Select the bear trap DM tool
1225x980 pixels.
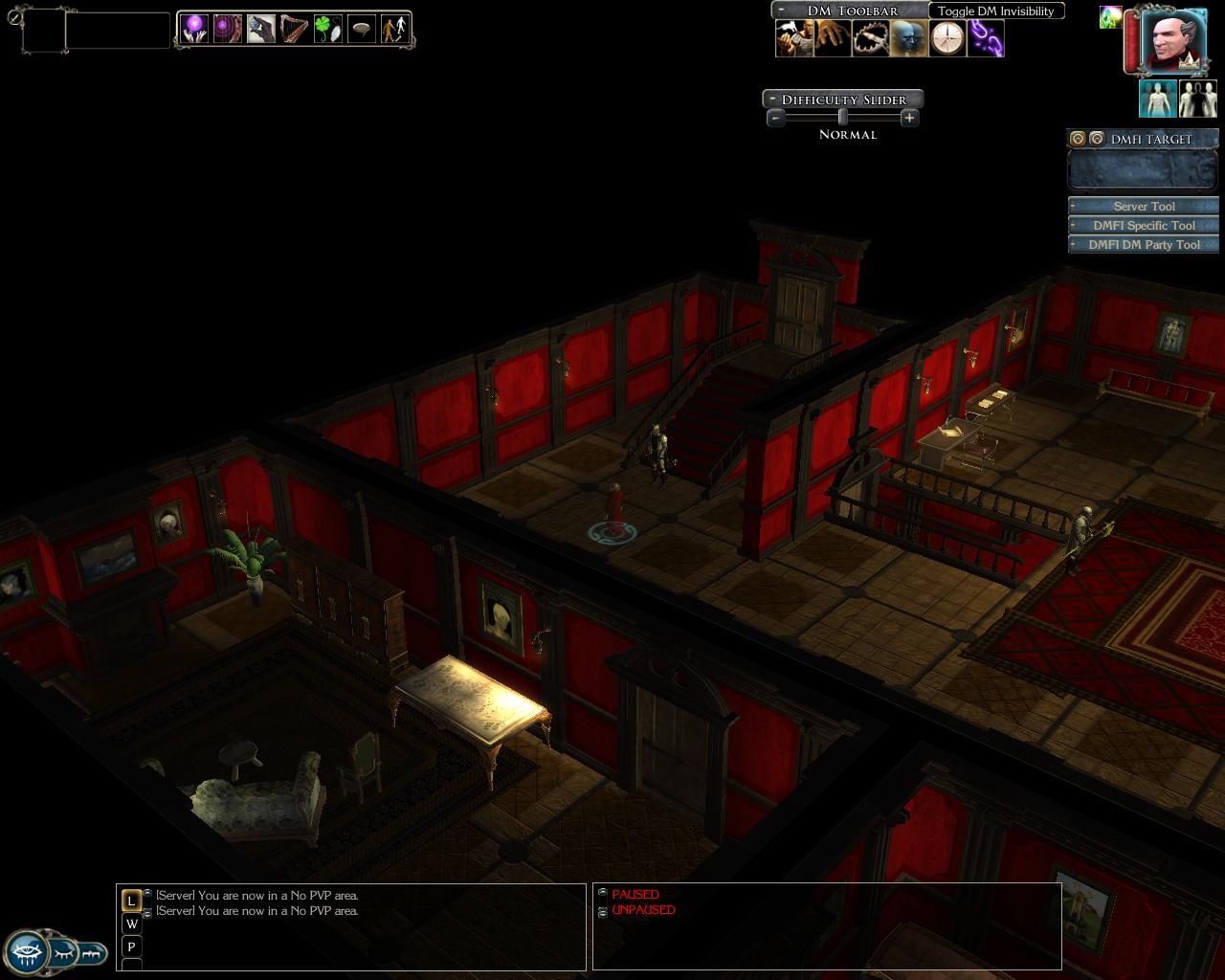pos(871,39)
